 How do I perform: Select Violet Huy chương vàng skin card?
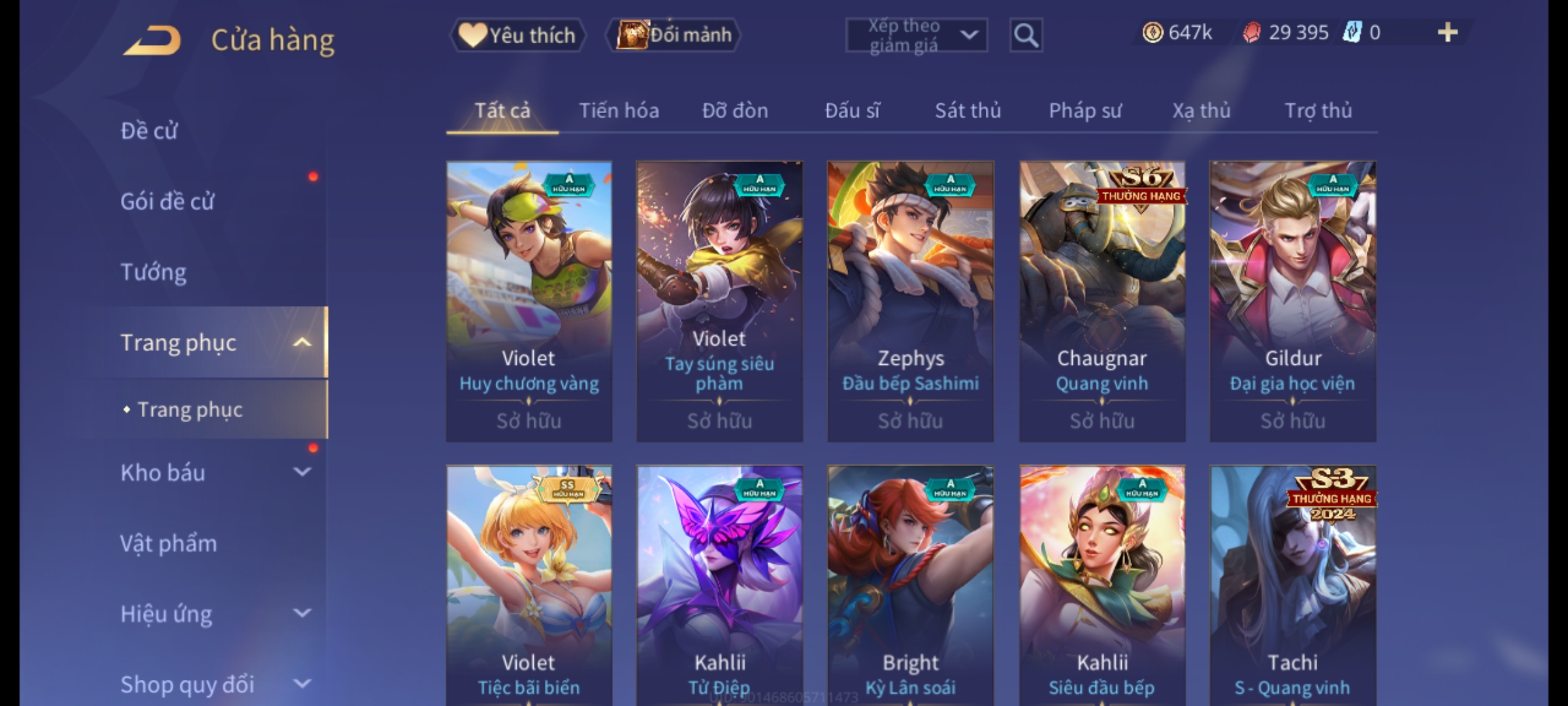click(x=529, y=301)
